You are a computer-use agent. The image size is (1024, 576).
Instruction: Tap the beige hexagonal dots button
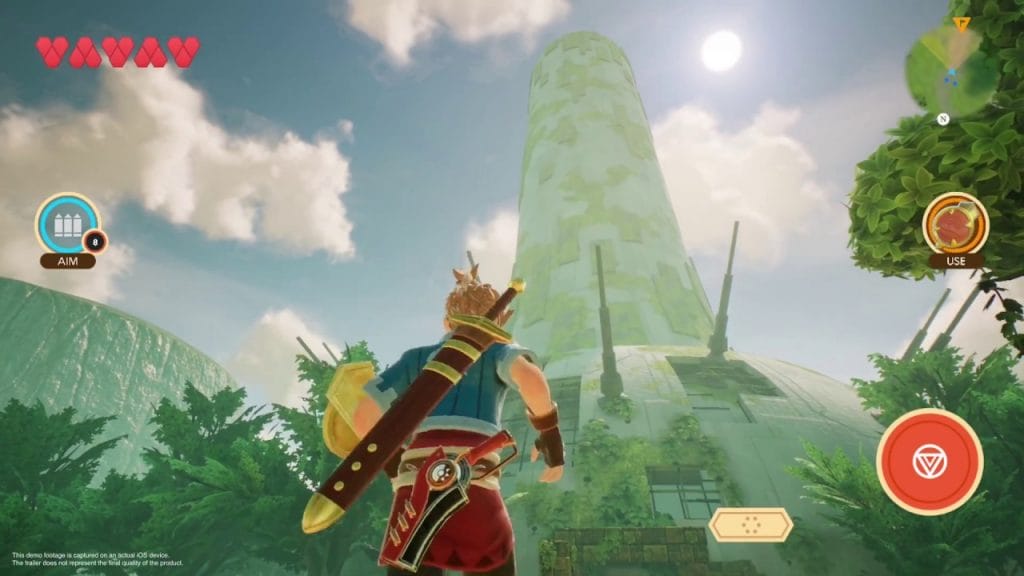[751, 524]
